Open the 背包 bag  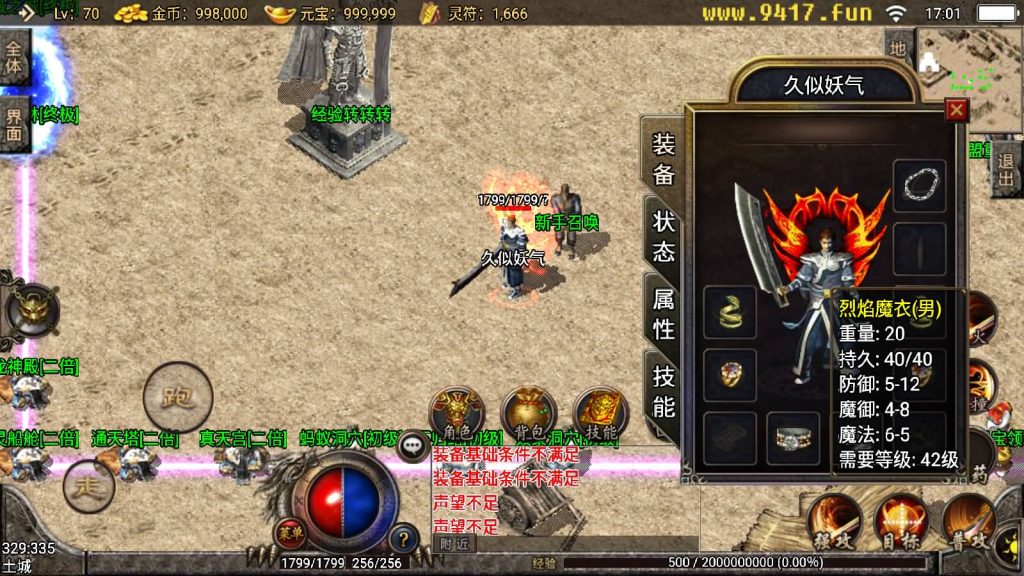[529, 414]
